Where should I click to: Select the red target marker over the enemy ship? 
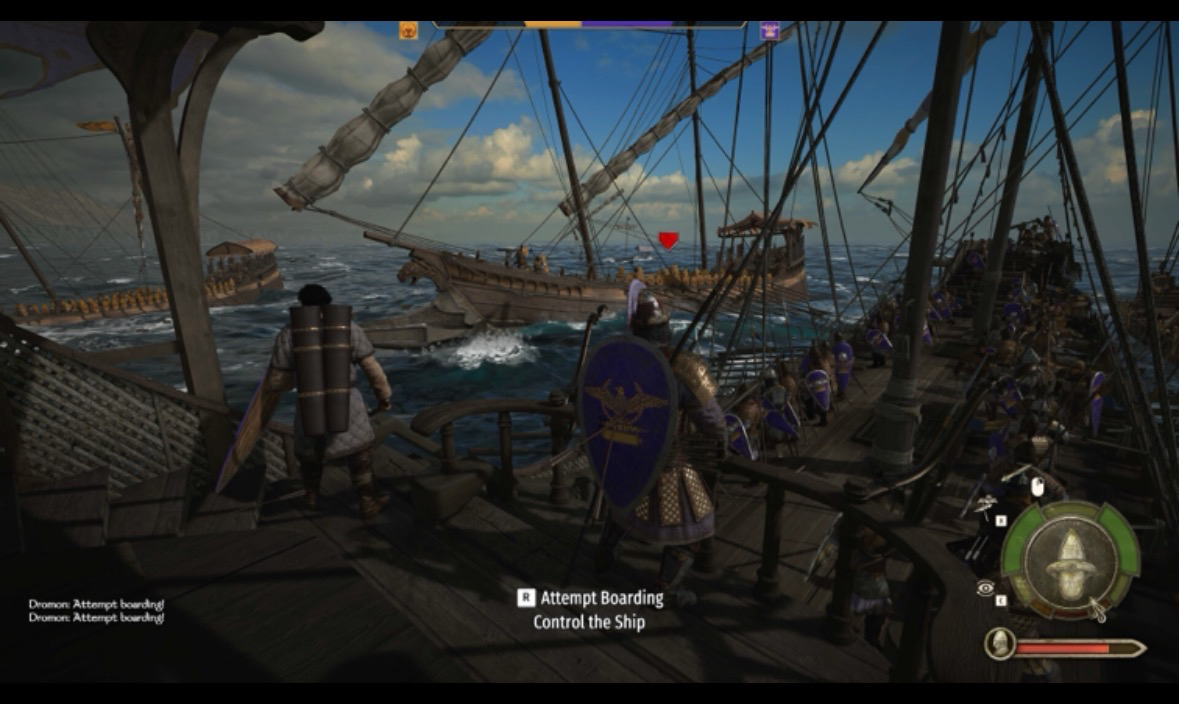point(668,240)
